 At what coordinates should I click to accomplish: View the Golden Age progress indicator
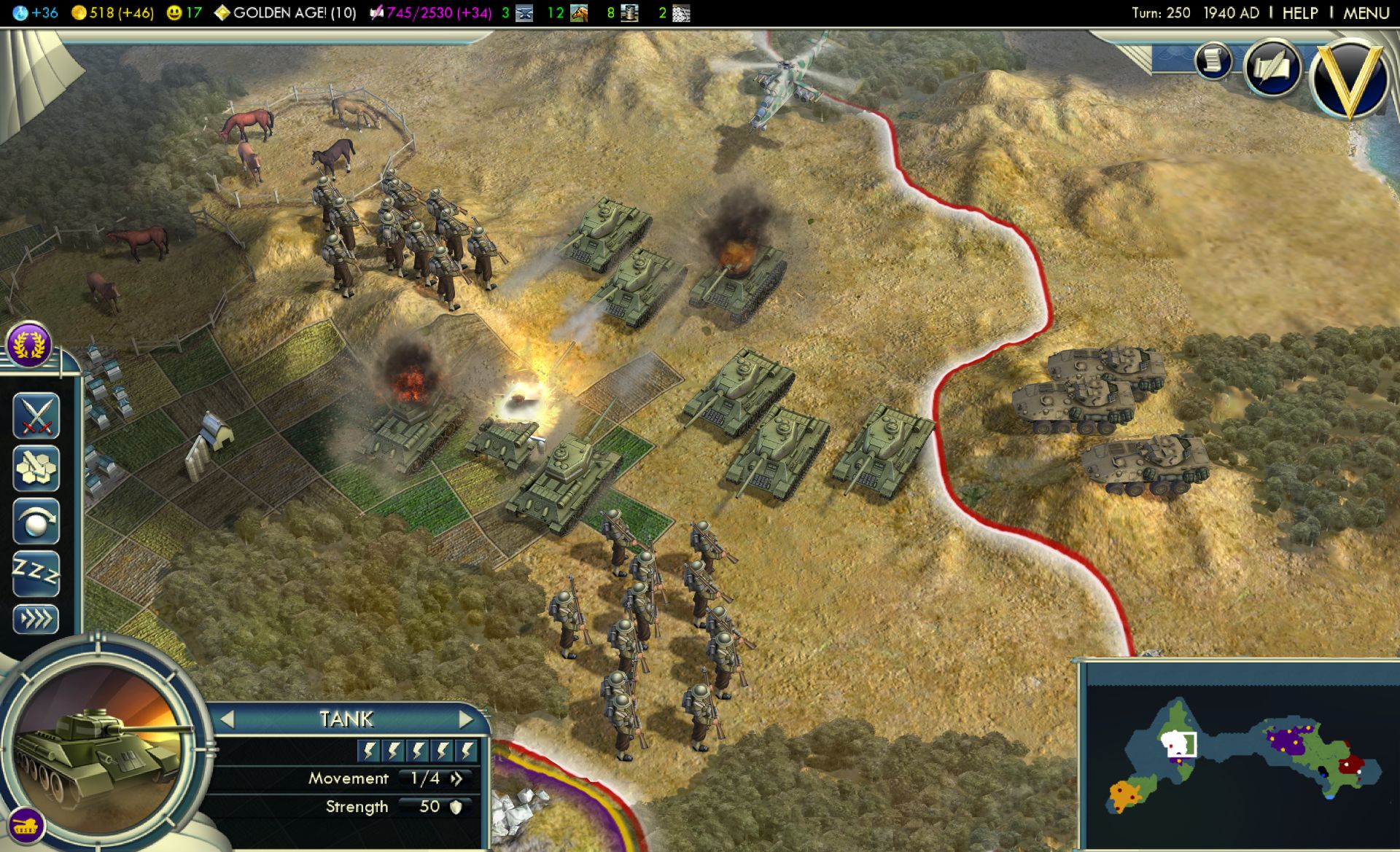(x=285, y=12)
